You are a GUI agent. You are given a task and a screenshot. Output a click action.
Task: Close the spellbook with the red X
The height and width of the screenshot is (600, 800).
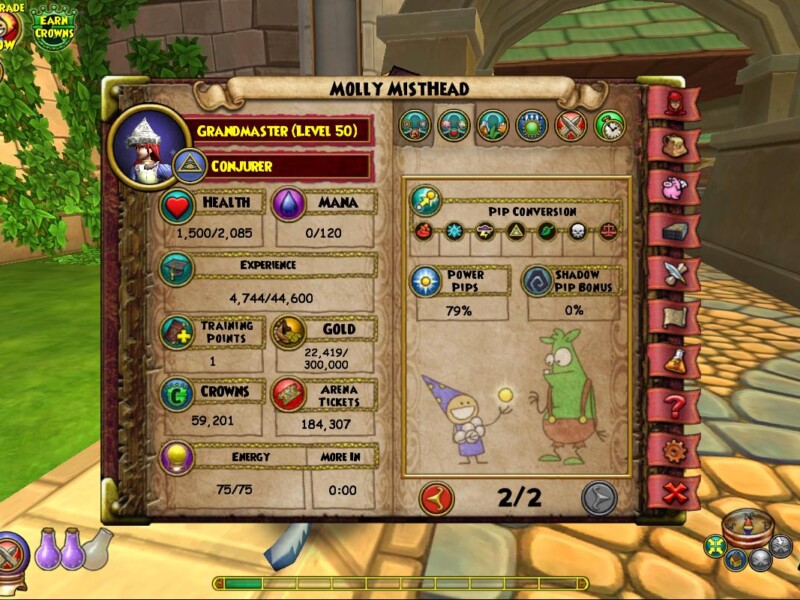pyautogui.click(x=673, y=493)
